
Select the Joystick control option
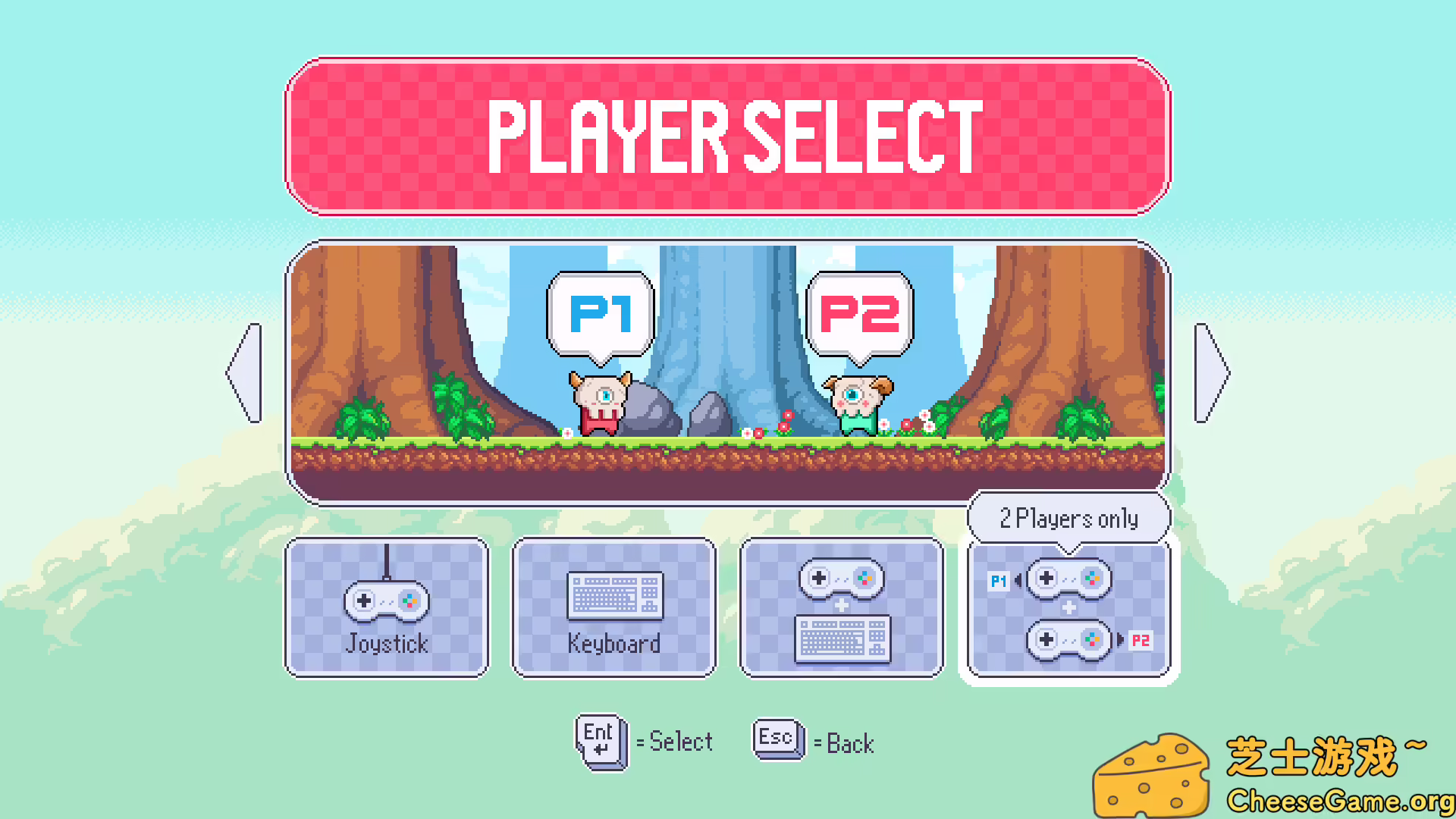pyautogui.click(x=387, y=607)
